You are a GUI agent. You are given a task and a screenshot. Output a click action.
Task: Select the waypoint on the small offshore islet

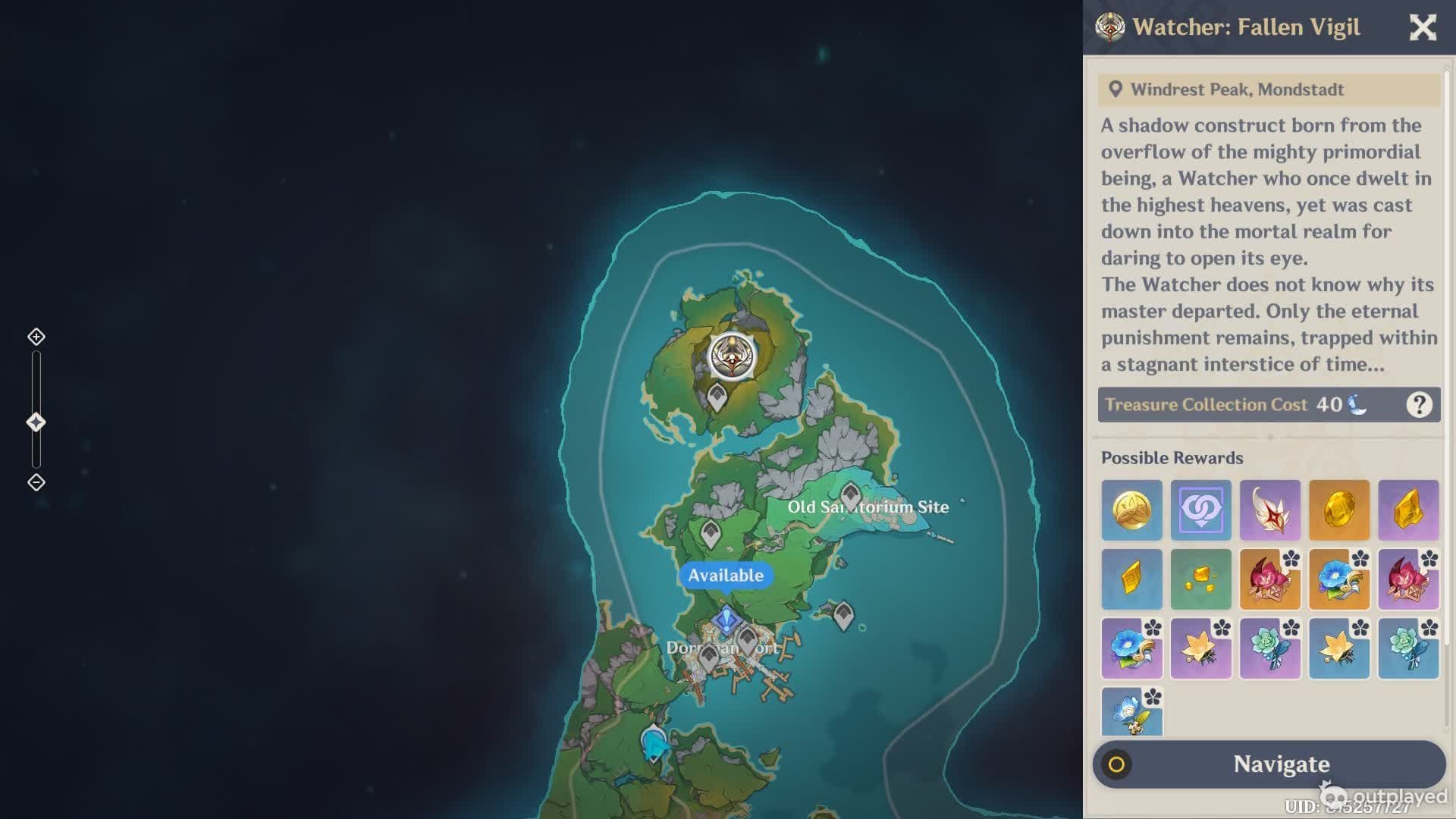843,615
